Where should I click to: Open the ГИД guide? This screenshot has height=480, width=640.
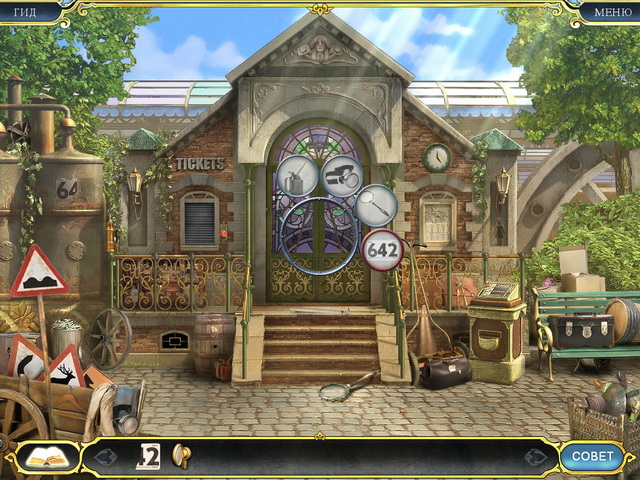25,12
